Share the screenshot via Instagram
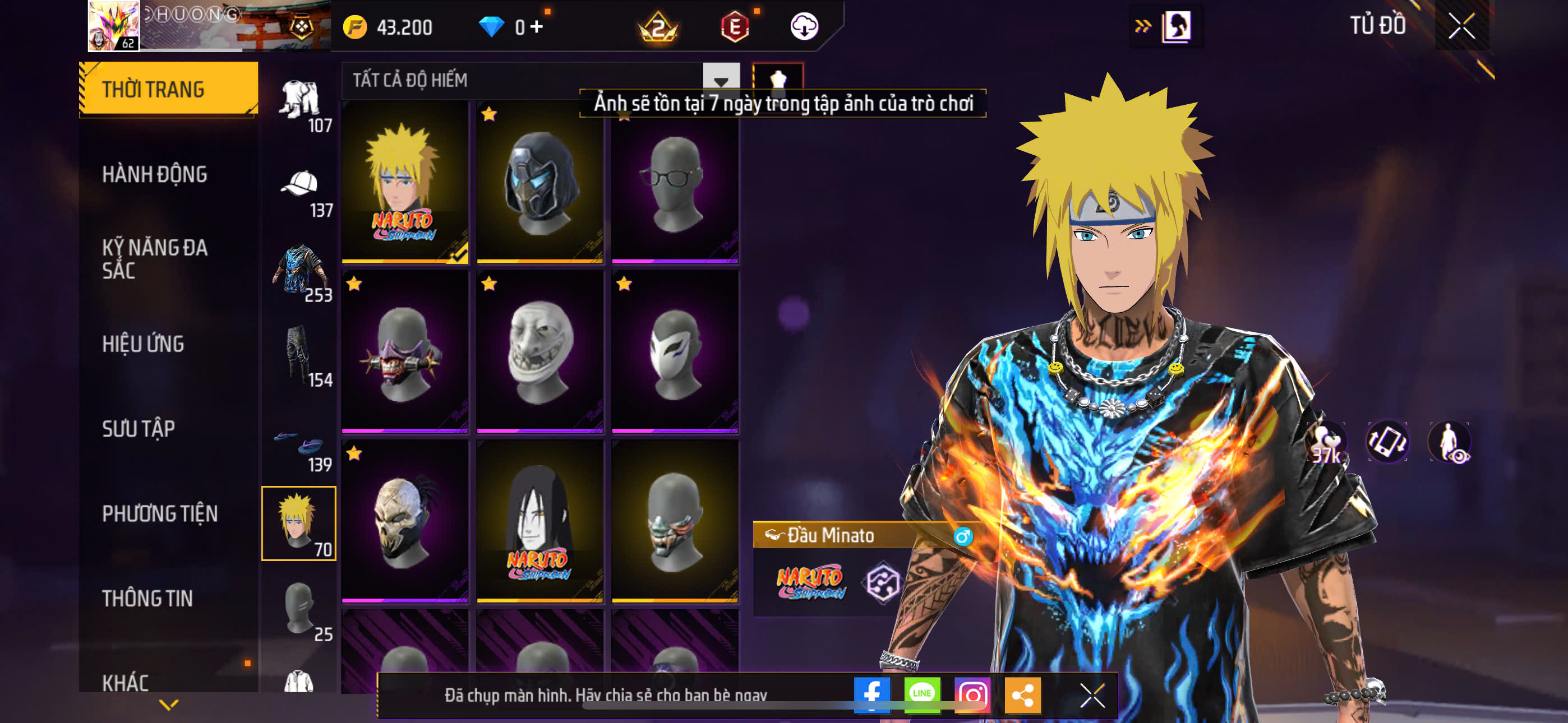The image size is (1568, 723). tap(972, 694)
